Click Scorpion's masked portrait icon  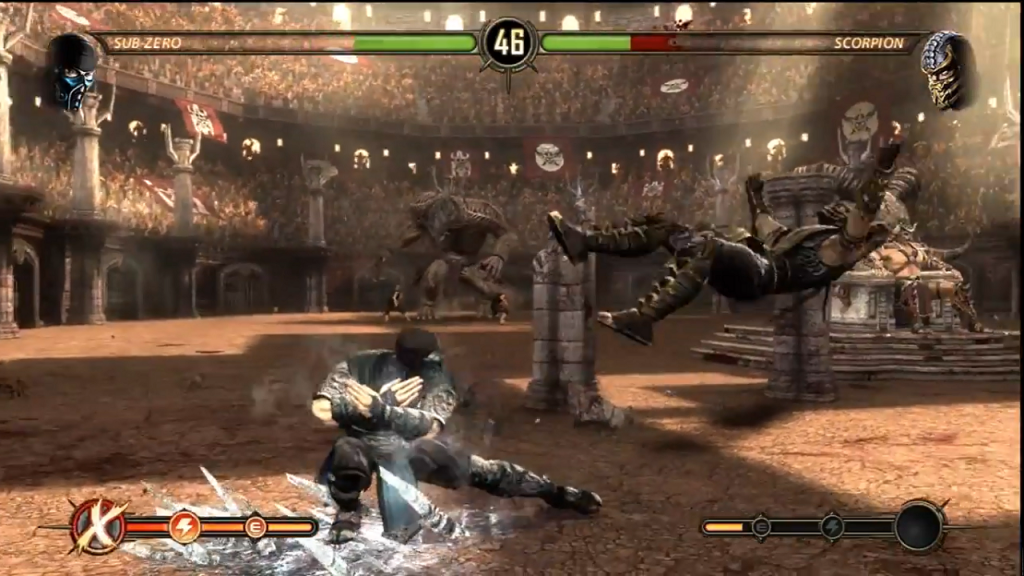pyautogui.click(x=946, y=70)
